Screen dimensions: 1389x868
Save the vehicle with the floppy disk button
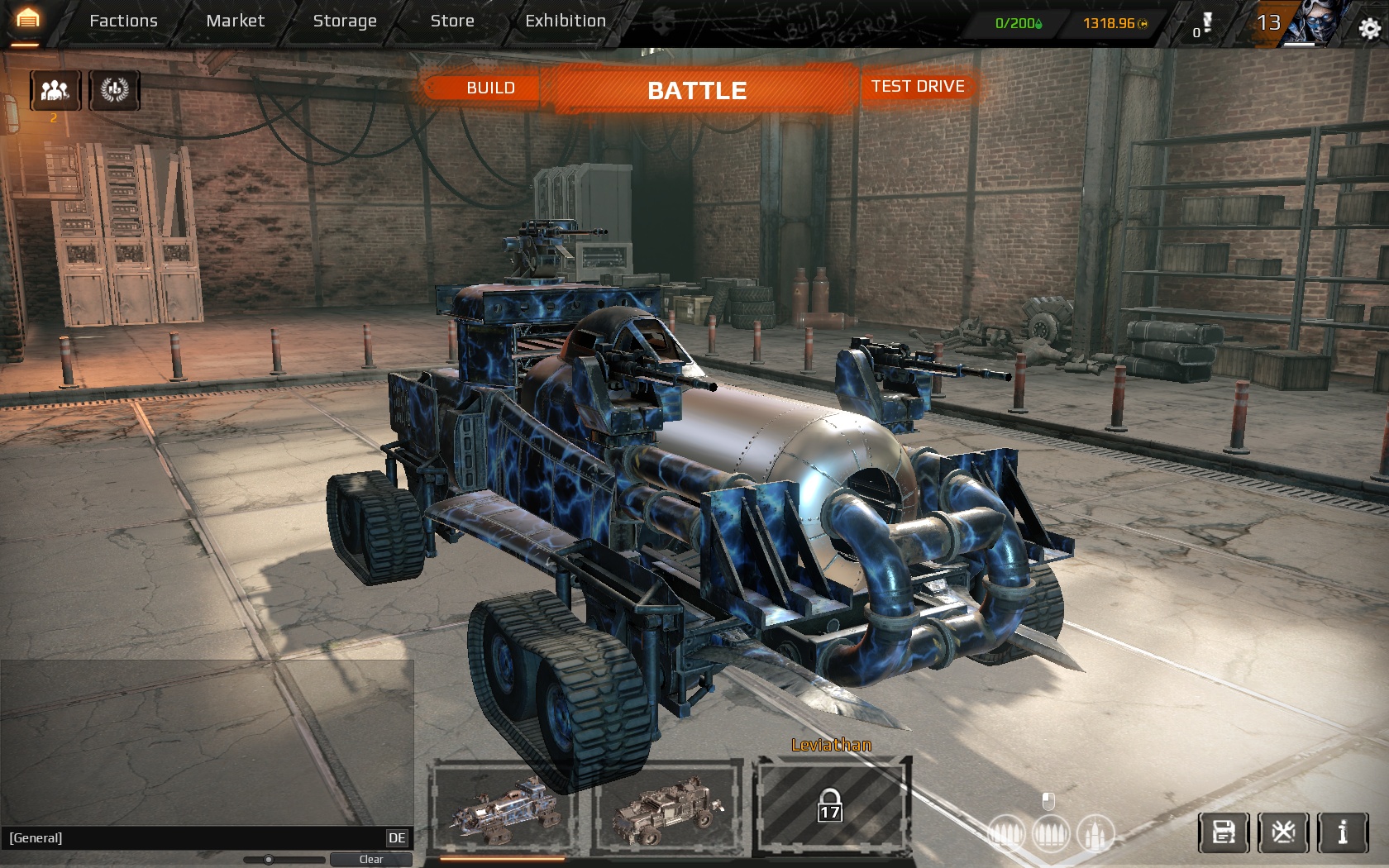click(x=1224, y=832)
